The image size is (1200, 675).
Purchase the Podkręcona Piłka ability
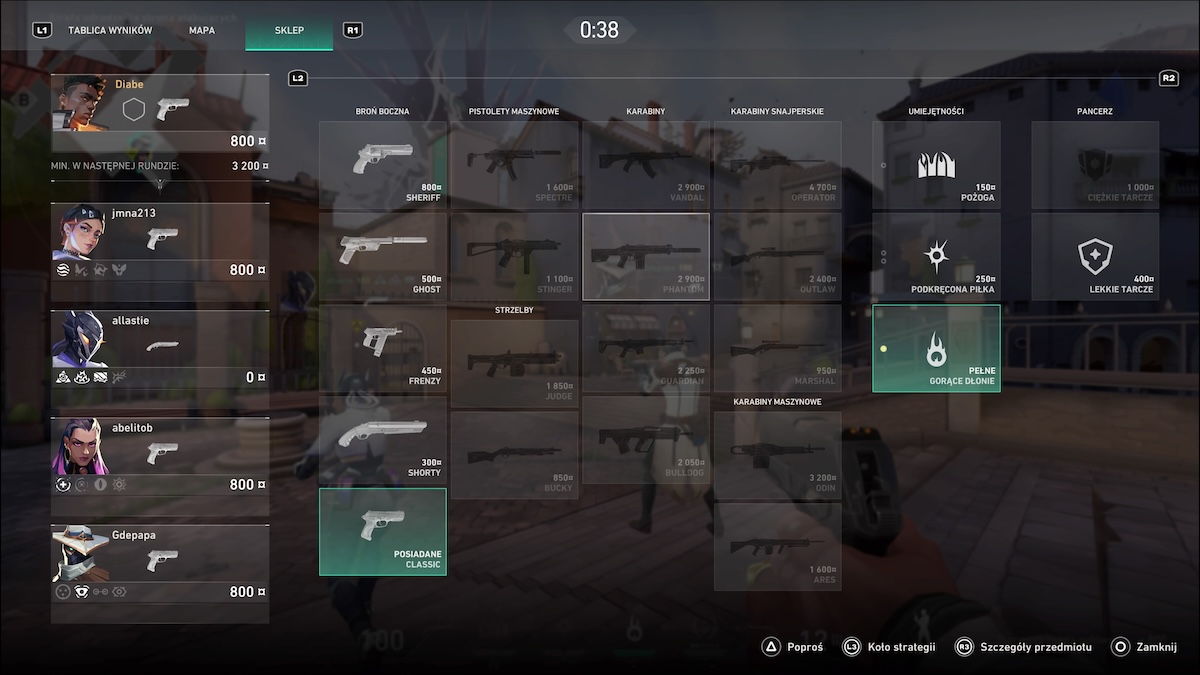[936, 256]
